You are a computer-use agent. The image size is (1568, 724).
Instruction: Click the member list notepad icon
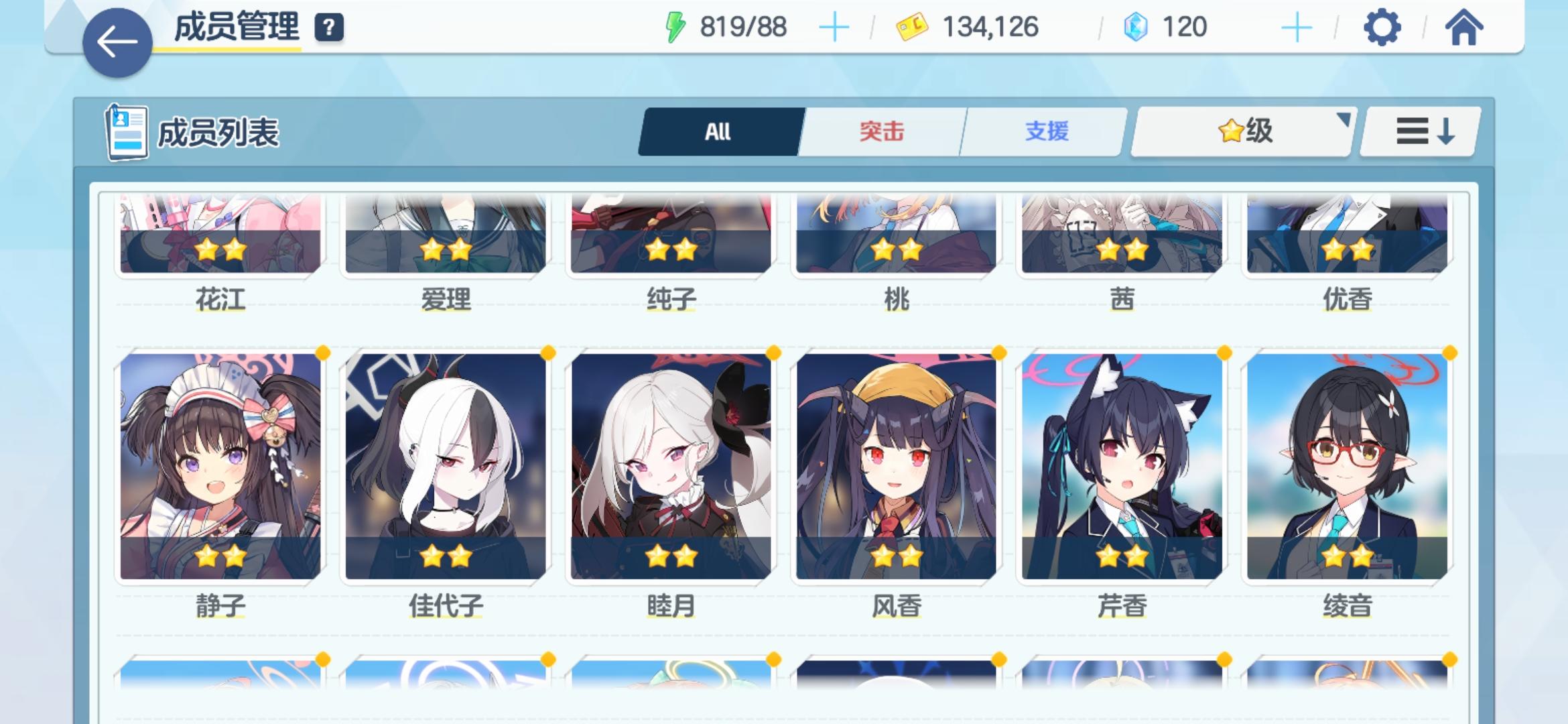click(127, 132)
